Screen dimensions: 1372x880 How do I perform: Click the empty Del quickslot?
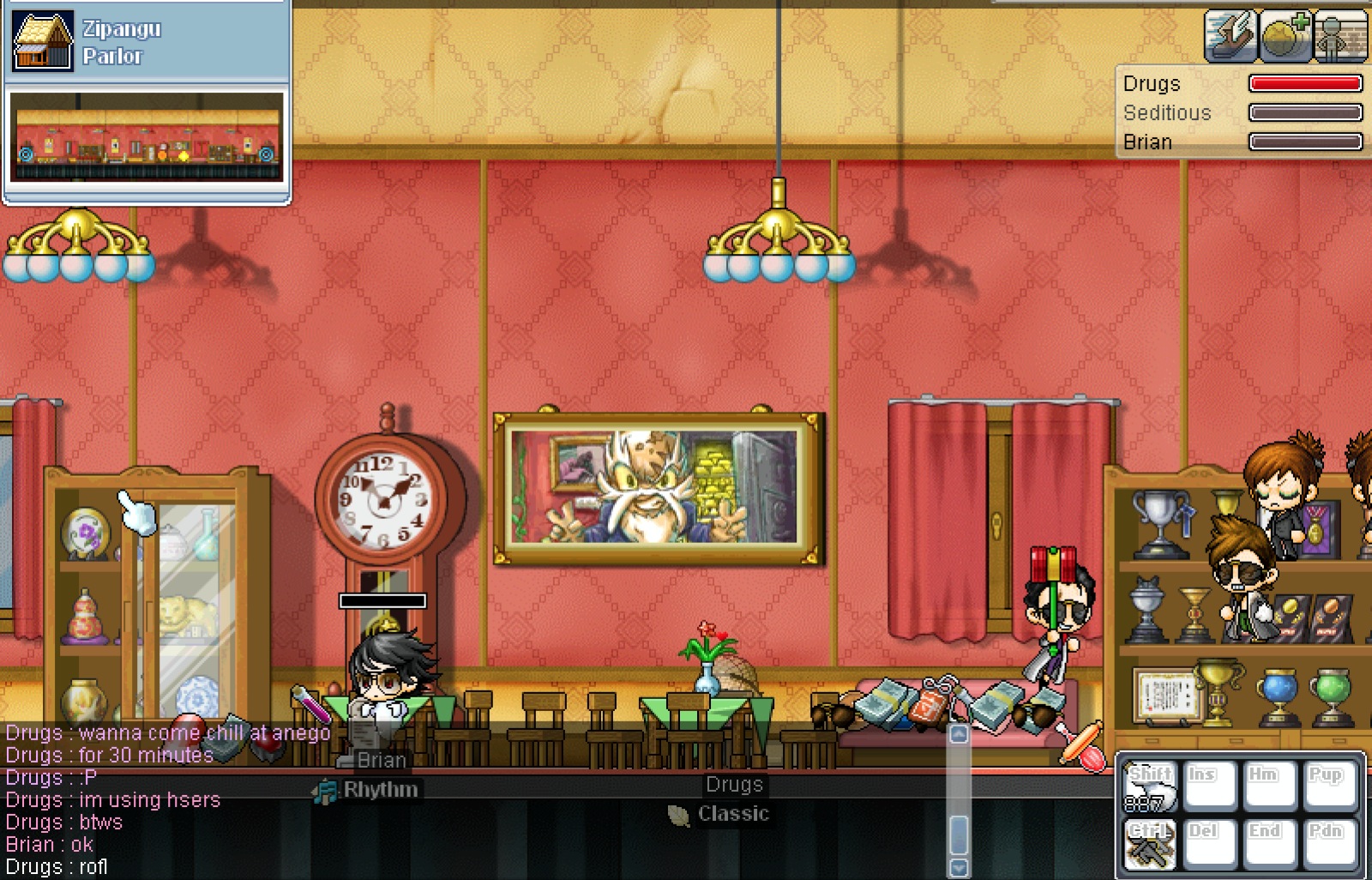pos(1209,844)
